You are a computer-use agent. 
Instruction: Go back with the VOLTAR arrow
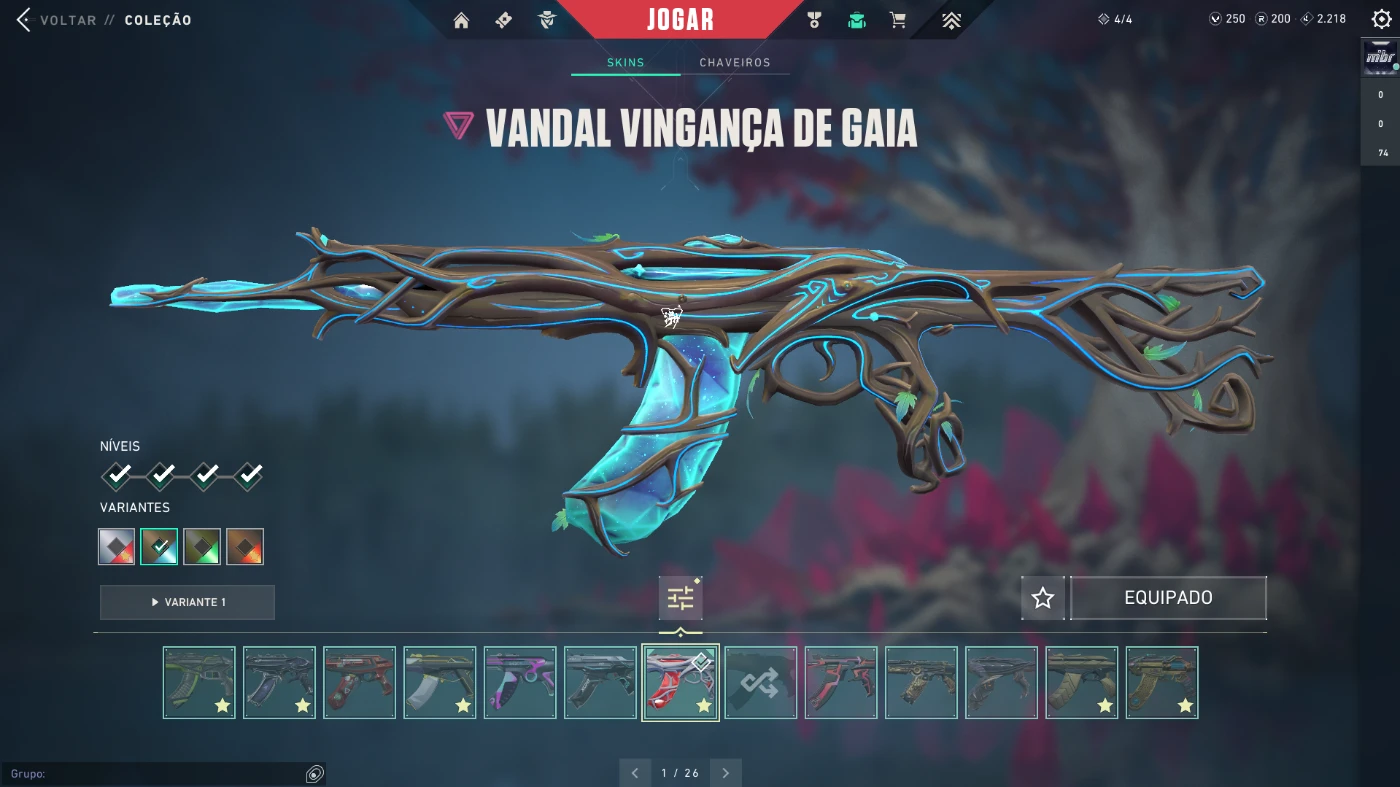point(22,19)
